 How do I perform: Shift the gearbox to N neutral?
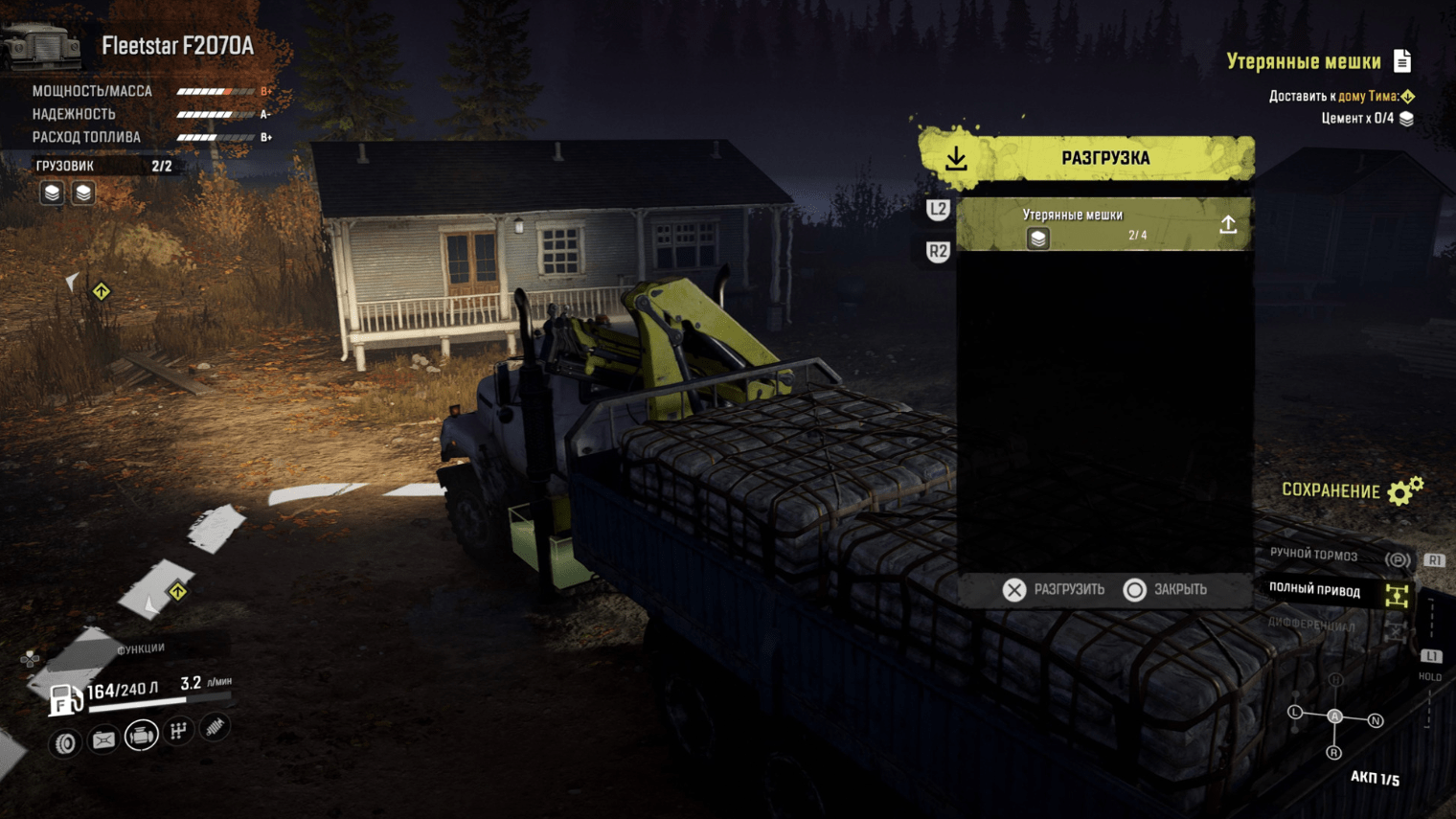1376,720
